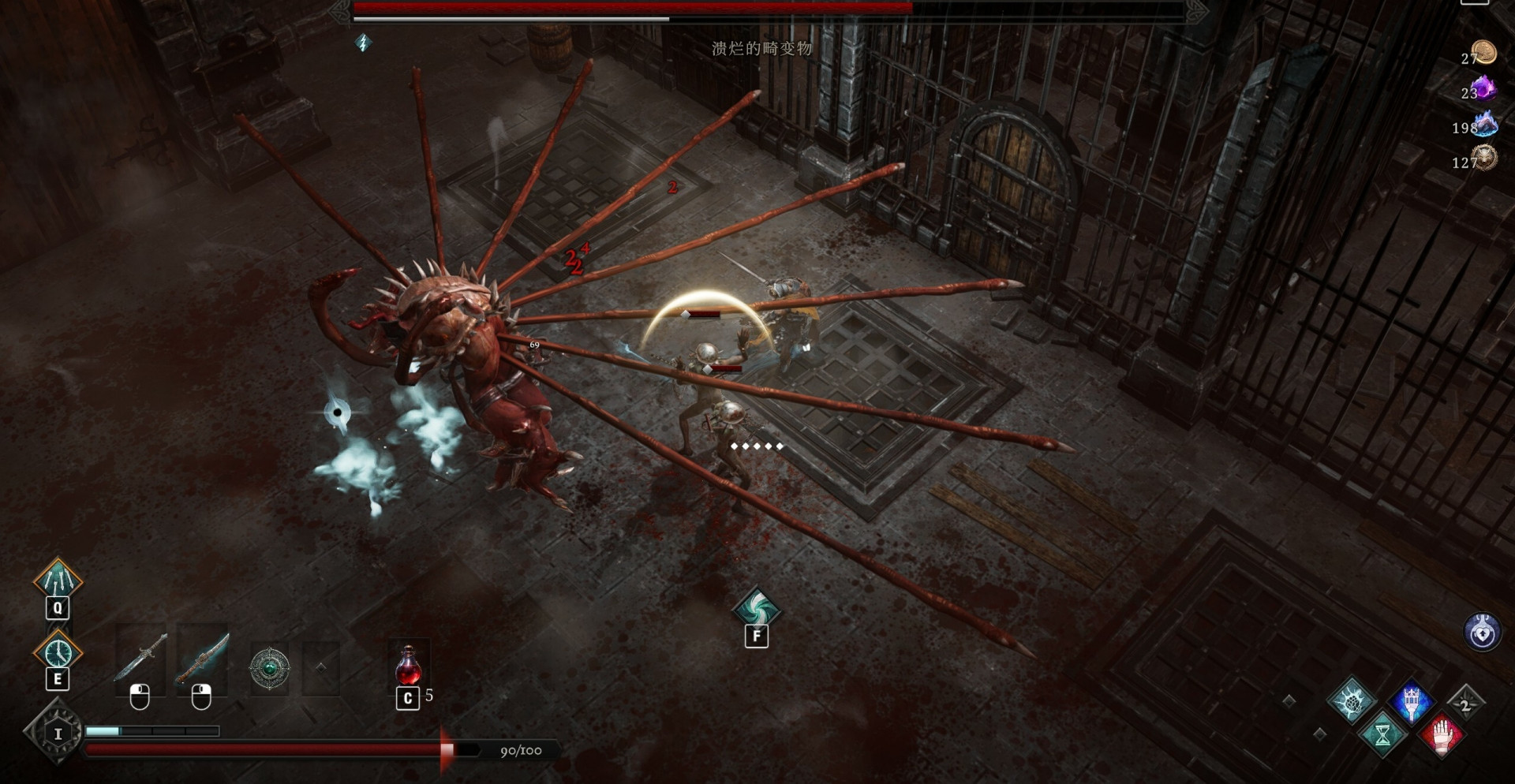
Task: Select the straight sword weapon slot
Action: pyautogui.click(x=140, y=659)
